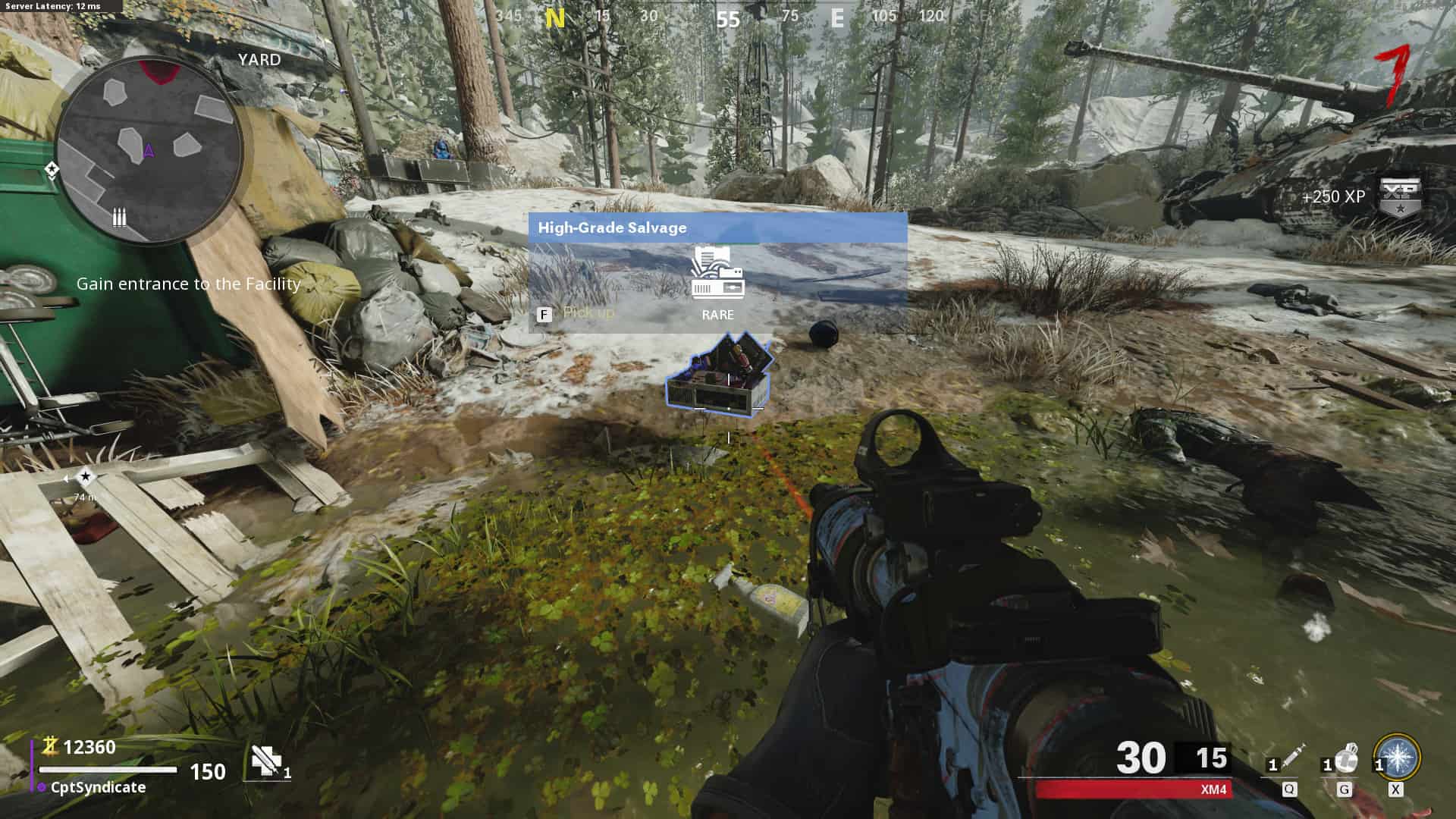Click the star objective waypoint marker

pyautogui.click(x=86, y=477)
